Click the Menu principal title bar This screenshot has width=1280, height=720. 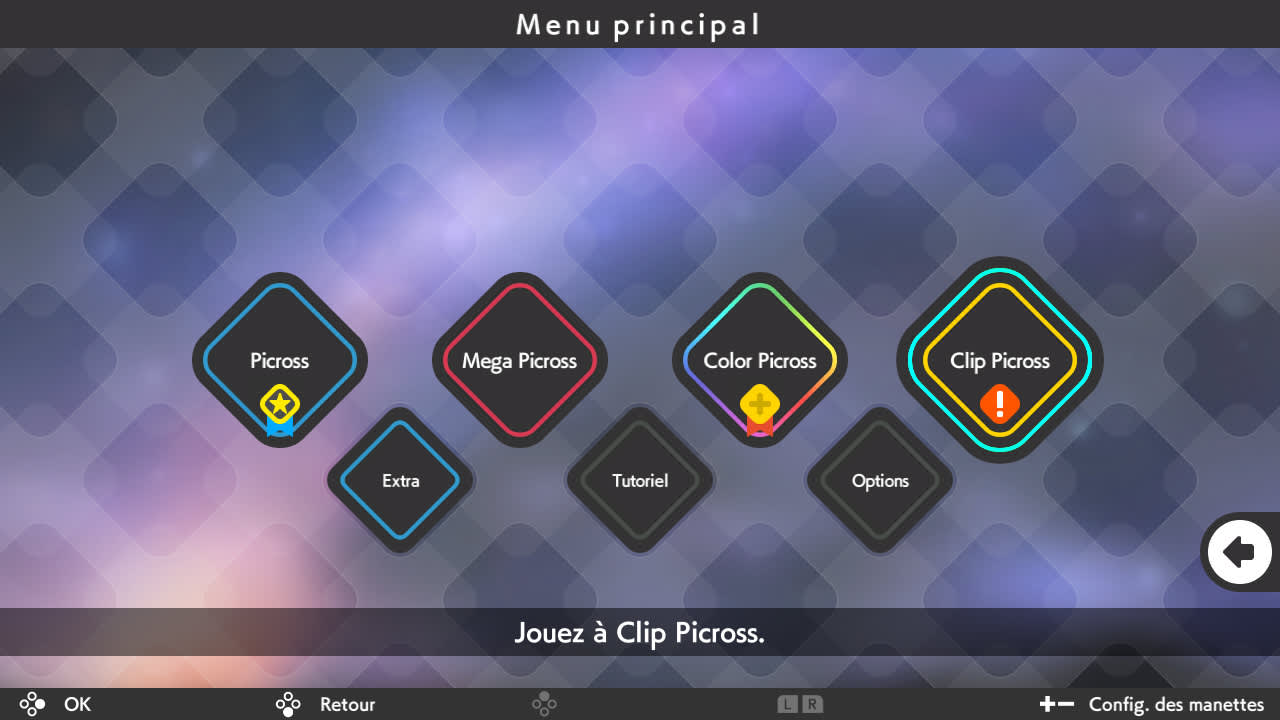point(640,25)
